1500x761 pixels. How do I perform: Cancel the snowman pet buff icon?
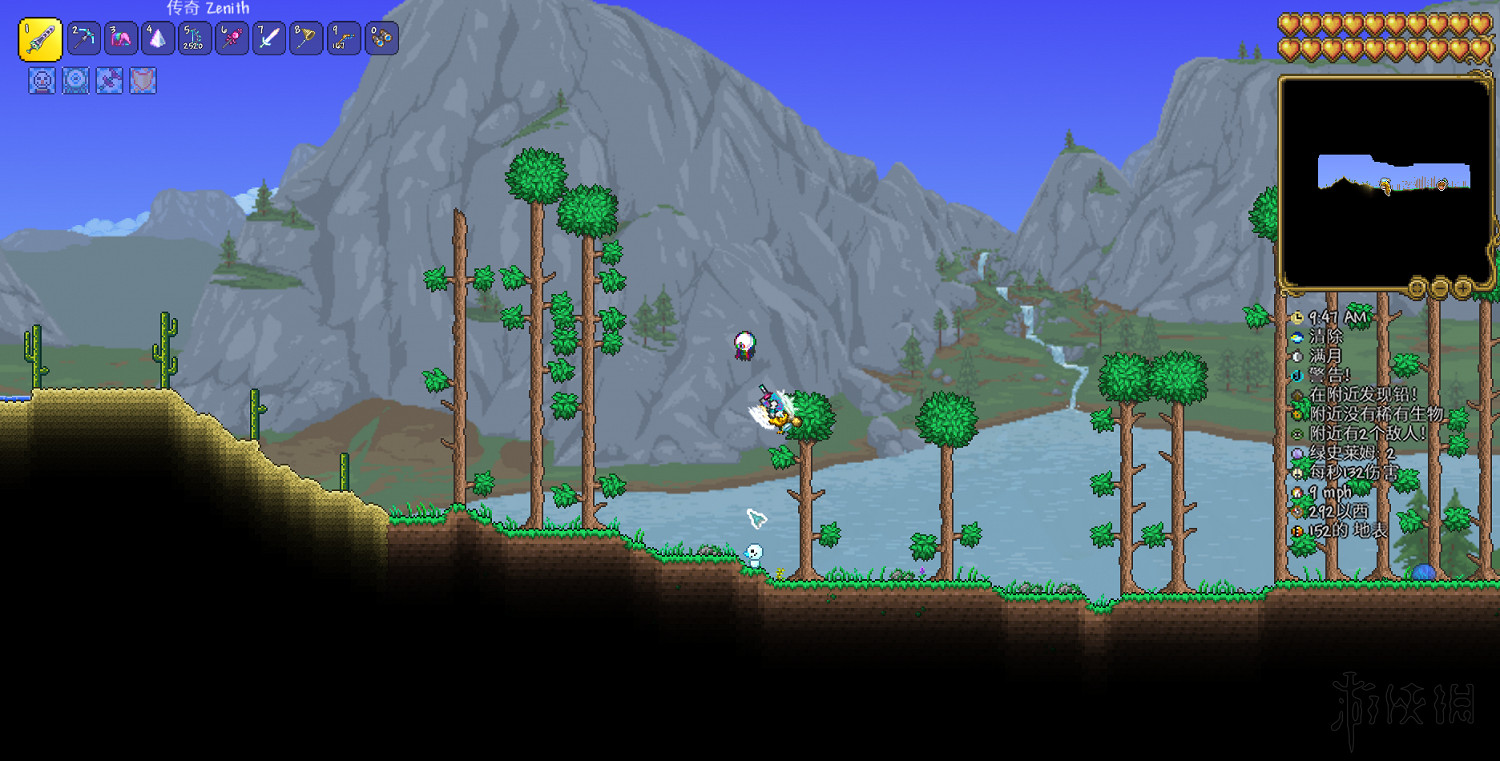pos(41,82)
